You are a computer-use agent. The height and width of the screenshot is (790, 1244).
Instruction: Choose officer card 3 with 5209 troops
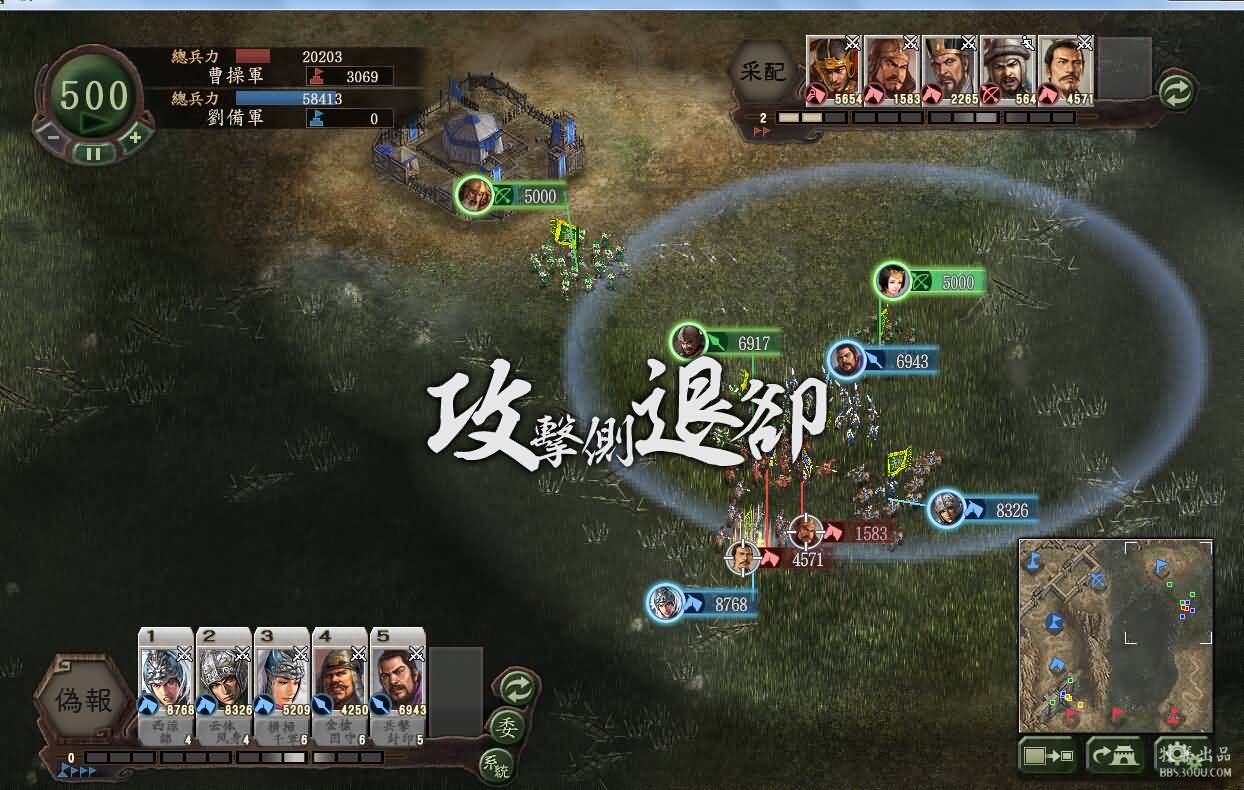tap(281, 685)
